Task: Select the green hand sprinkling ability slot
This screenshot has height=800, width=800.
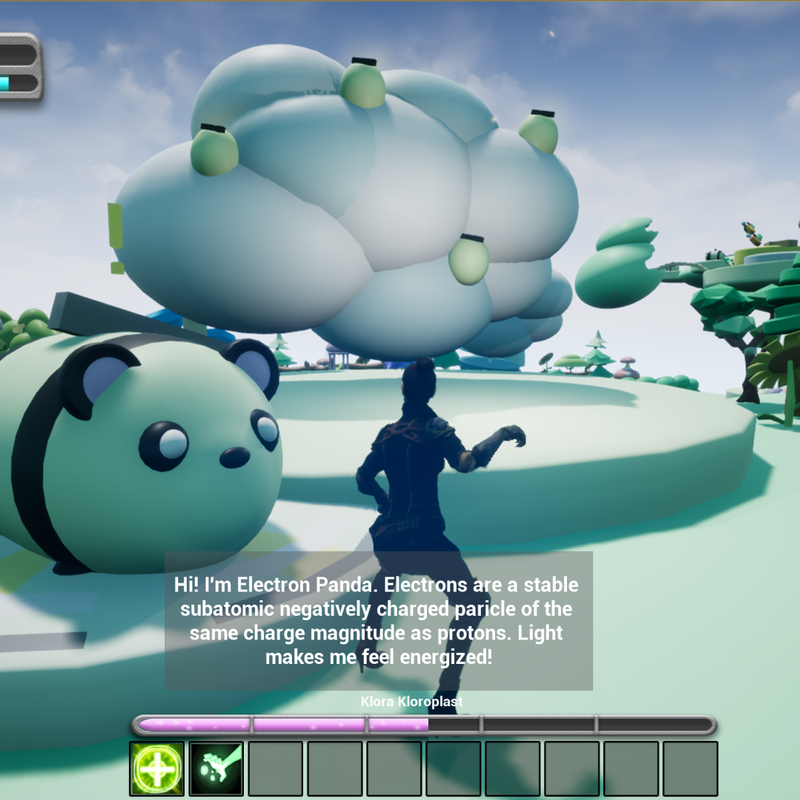Action: click(x=216, y=768)
